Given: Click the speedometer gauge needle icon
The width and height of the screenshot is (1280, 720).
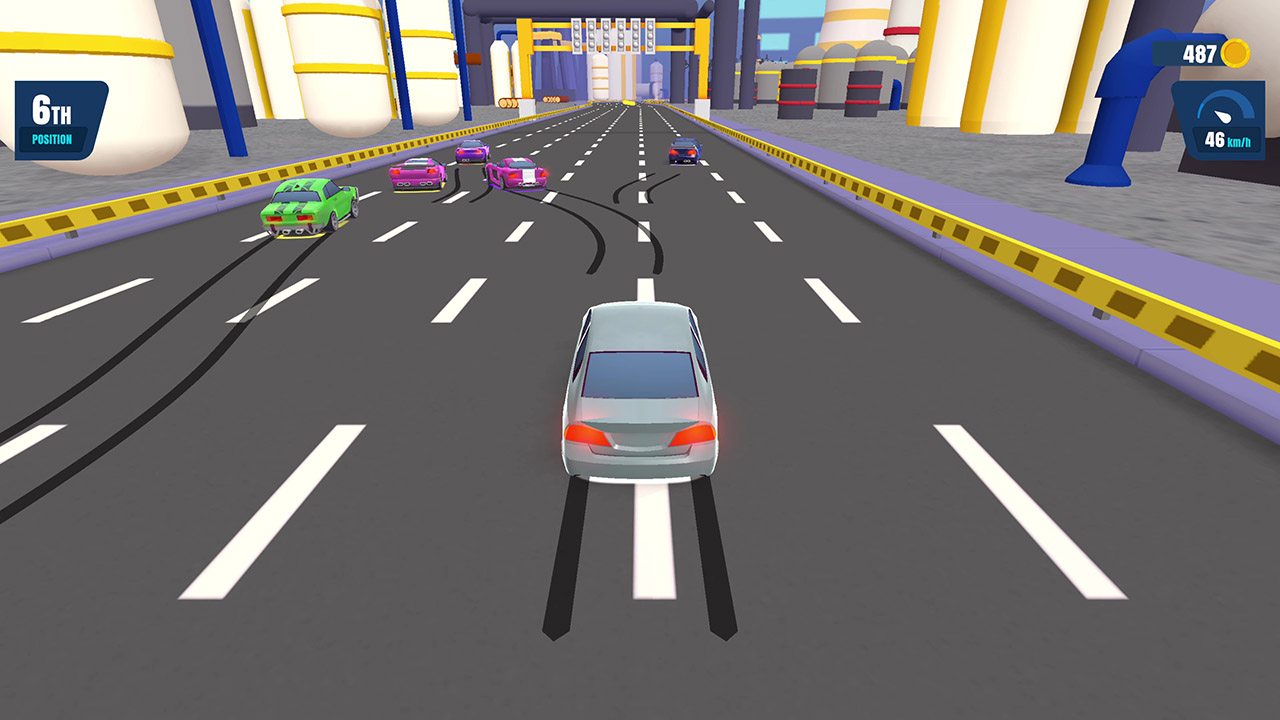Looking at the screenshot, I should [1222, 114].
